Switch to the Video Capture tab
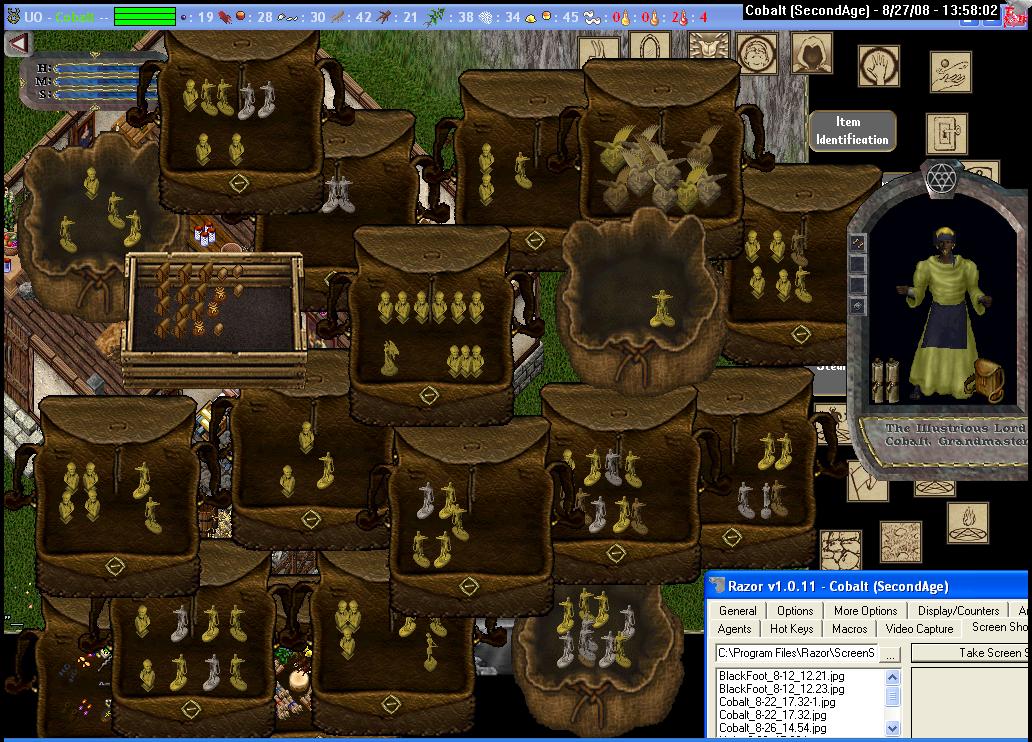Viewport: 1032px width, 742px height. click(x=919, y=628)
